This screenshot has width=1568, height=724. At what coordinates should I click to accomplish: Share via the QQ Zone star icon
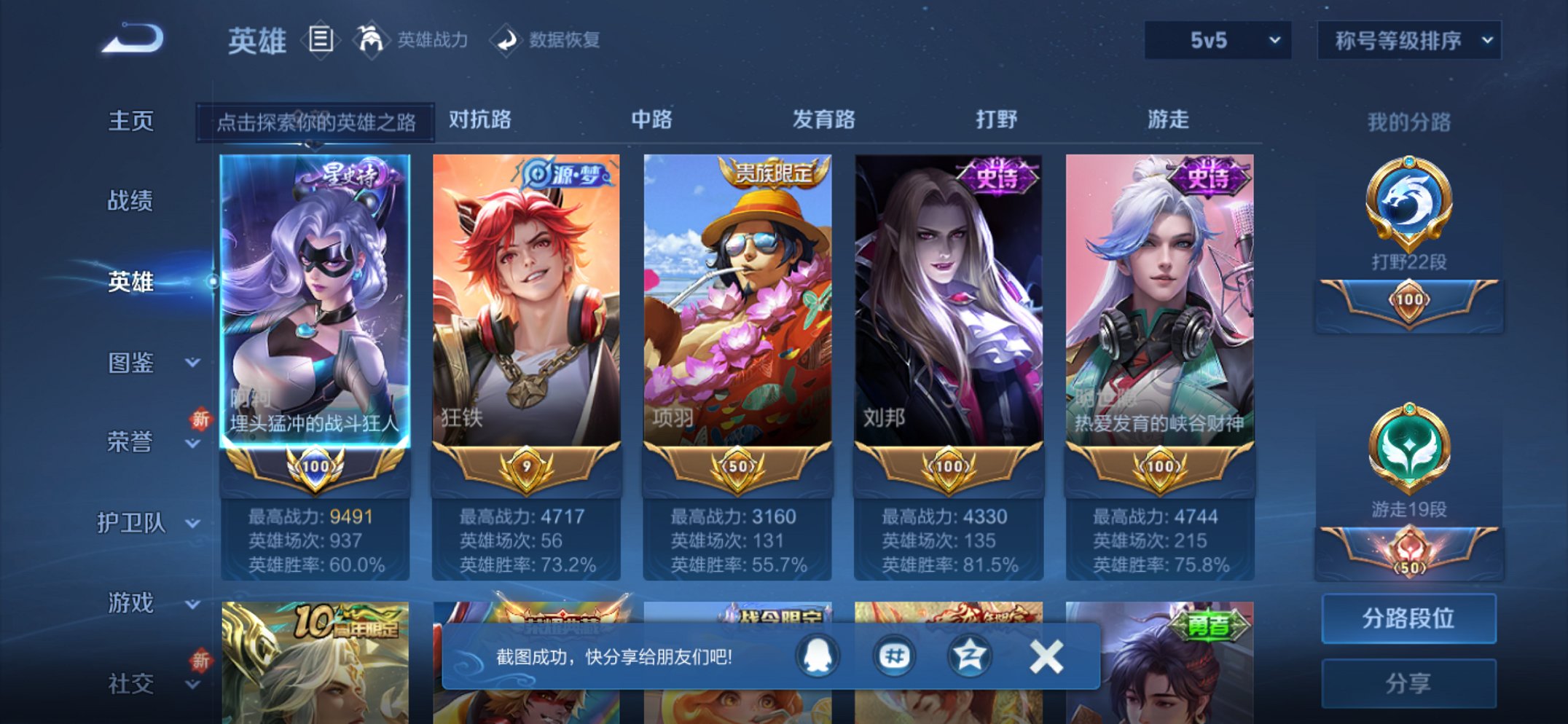(972, 655)
